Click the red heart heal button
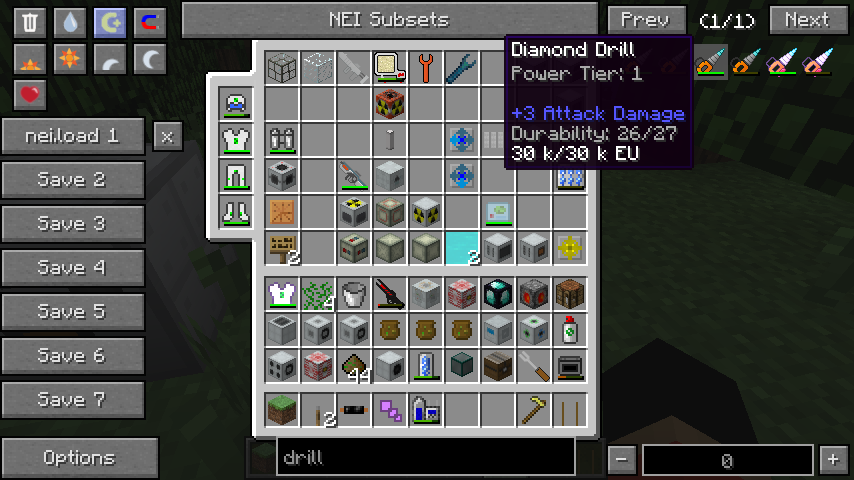 [x=30, y=96]
